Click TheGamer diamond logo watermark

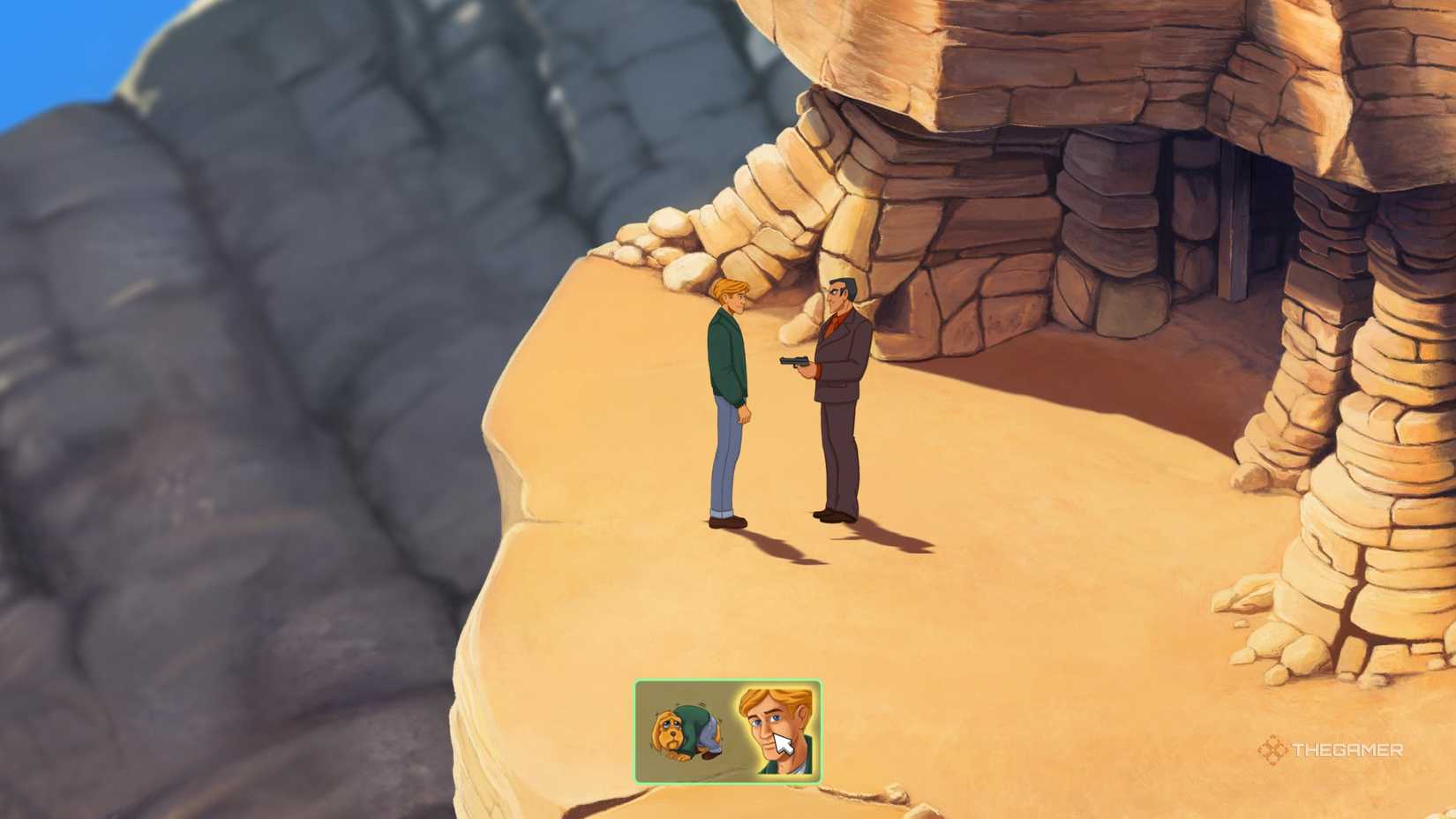pyautogui.click(x=1273, y=751)
